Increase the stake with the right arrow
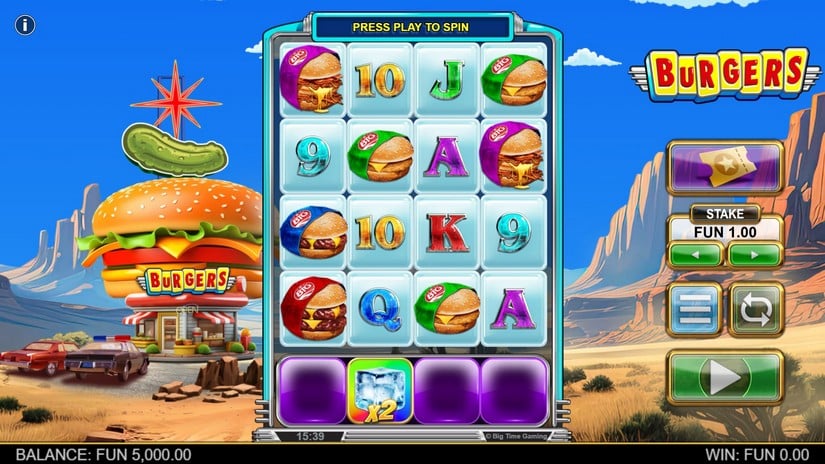The image size is (825, 464). (x=755, y=254)
